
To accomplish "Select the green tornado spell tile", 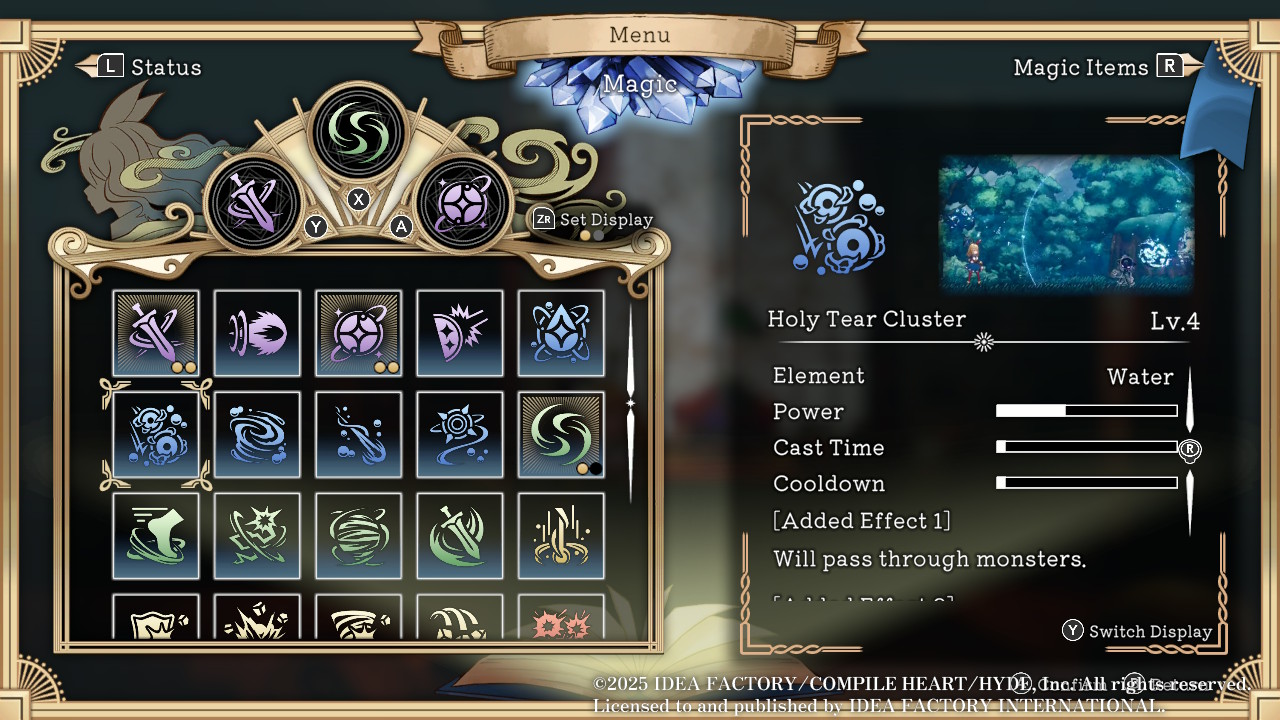I will coord(358,535).
